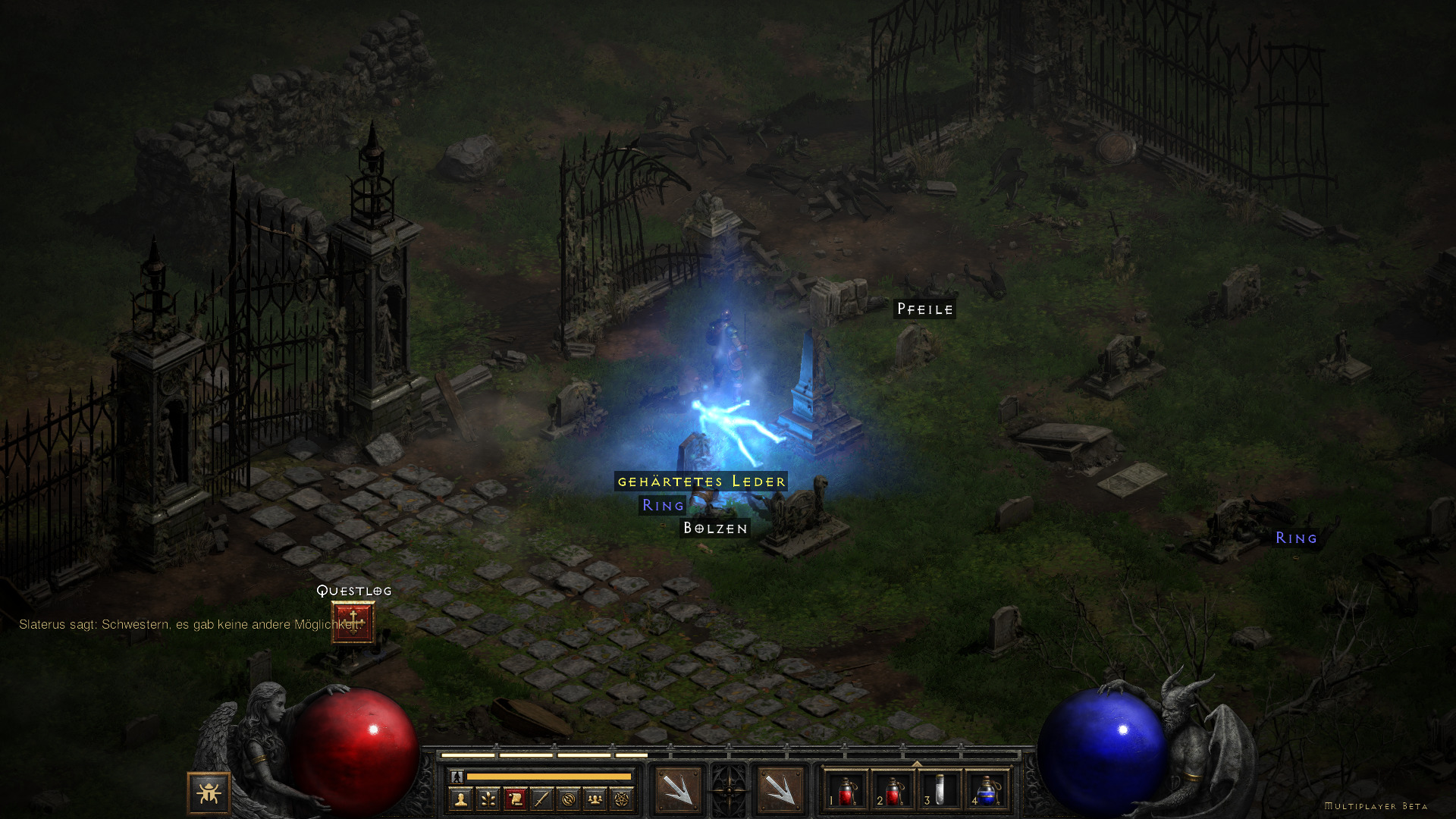Open the red Questlog notification button
The height and width of the screenshot is (819, 1456).
[353, 622]
